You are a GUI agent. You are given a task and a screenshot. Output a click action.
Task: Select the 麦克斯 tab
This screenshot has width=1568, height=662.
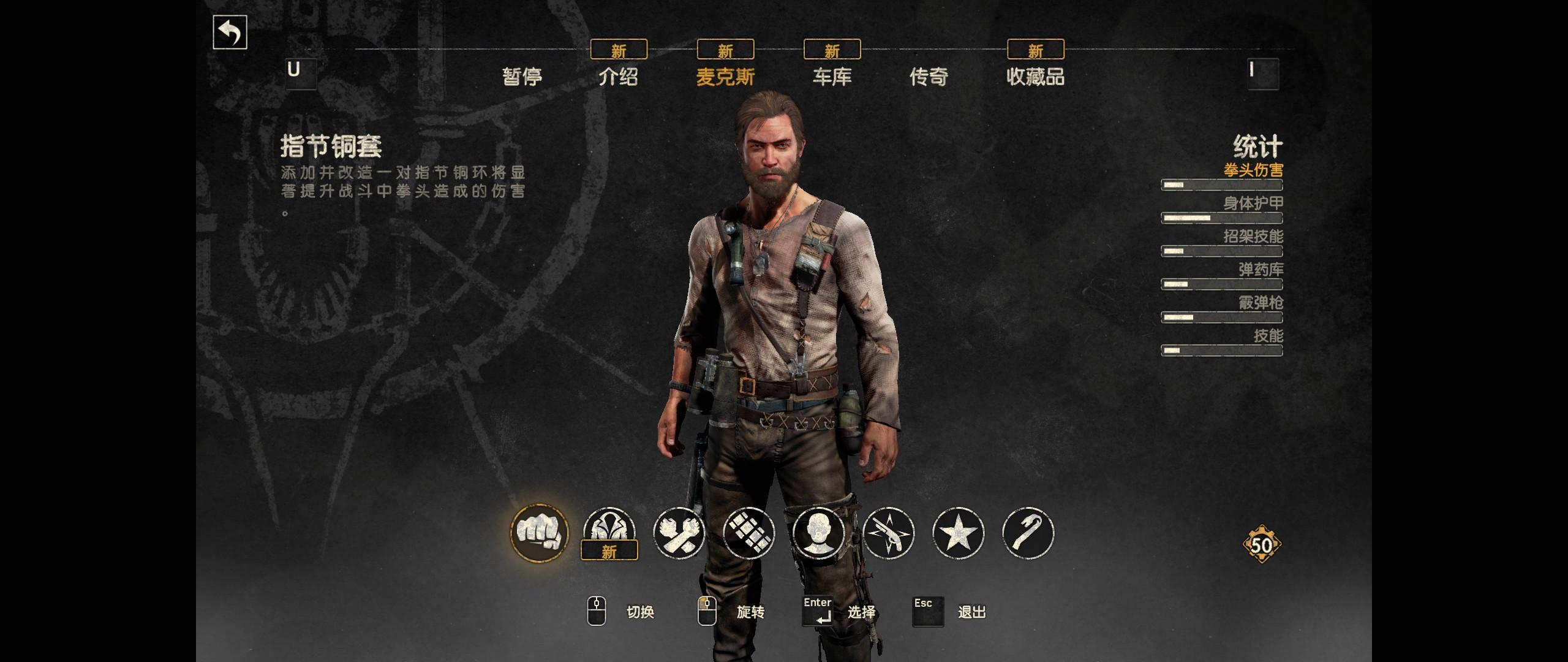(x=725, y=77)
